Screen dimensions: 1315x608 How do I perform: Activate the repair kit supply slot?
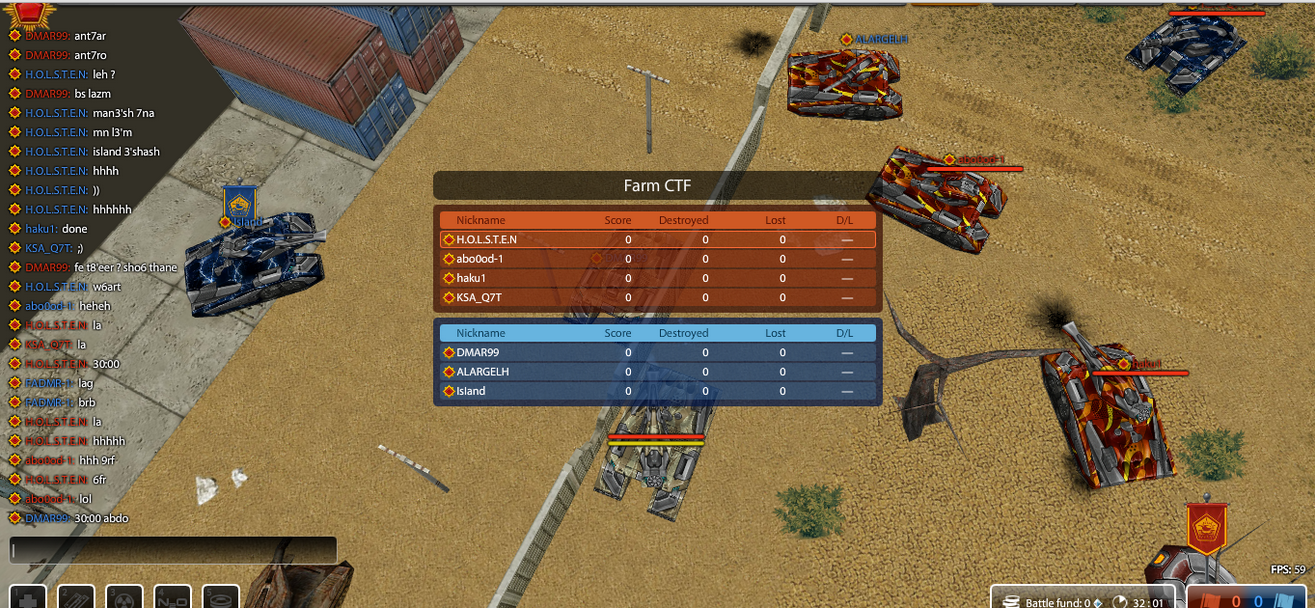tap(28, 597)
